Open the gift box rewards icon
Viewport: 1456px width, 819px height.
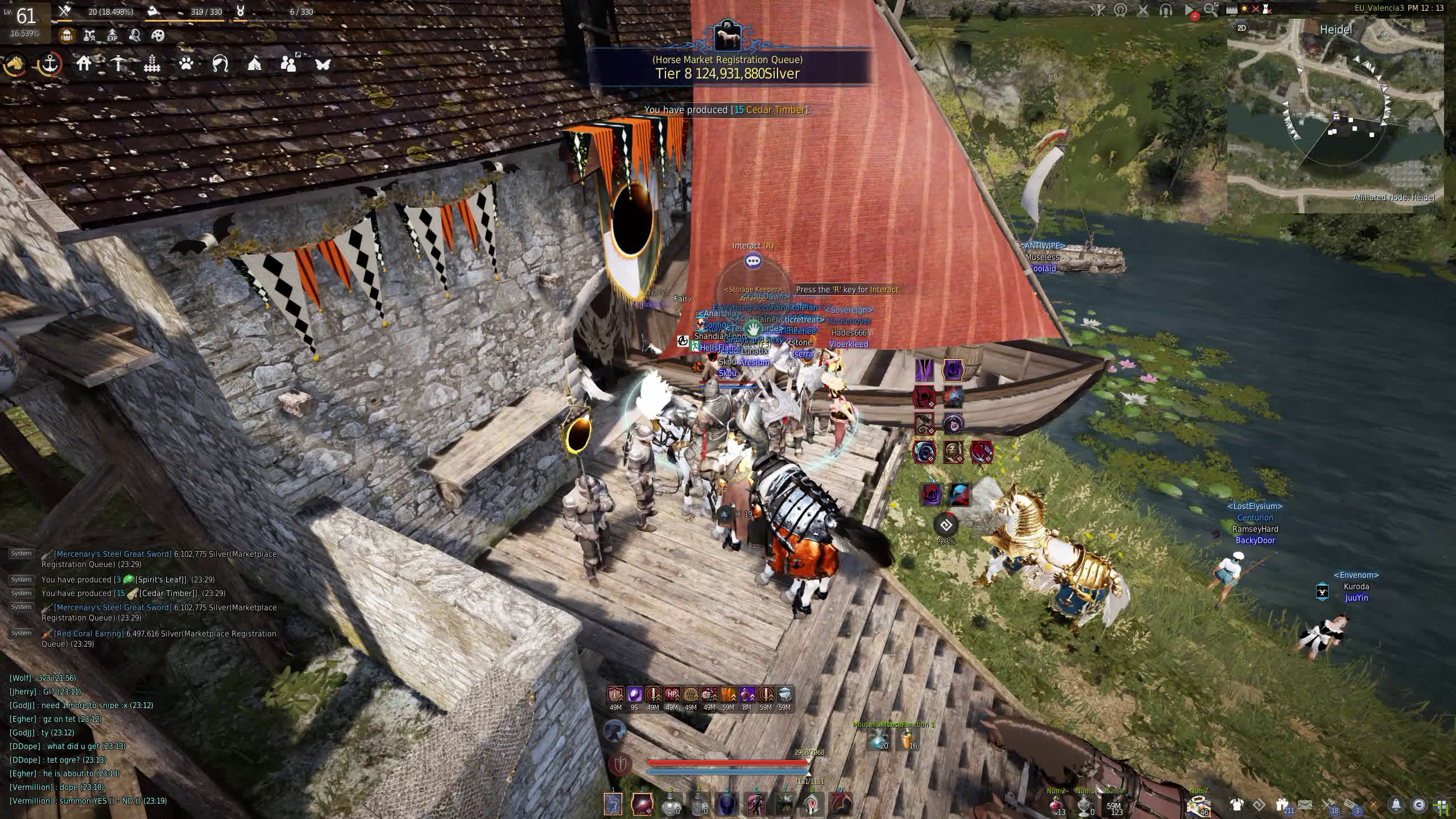[1281, 805]
